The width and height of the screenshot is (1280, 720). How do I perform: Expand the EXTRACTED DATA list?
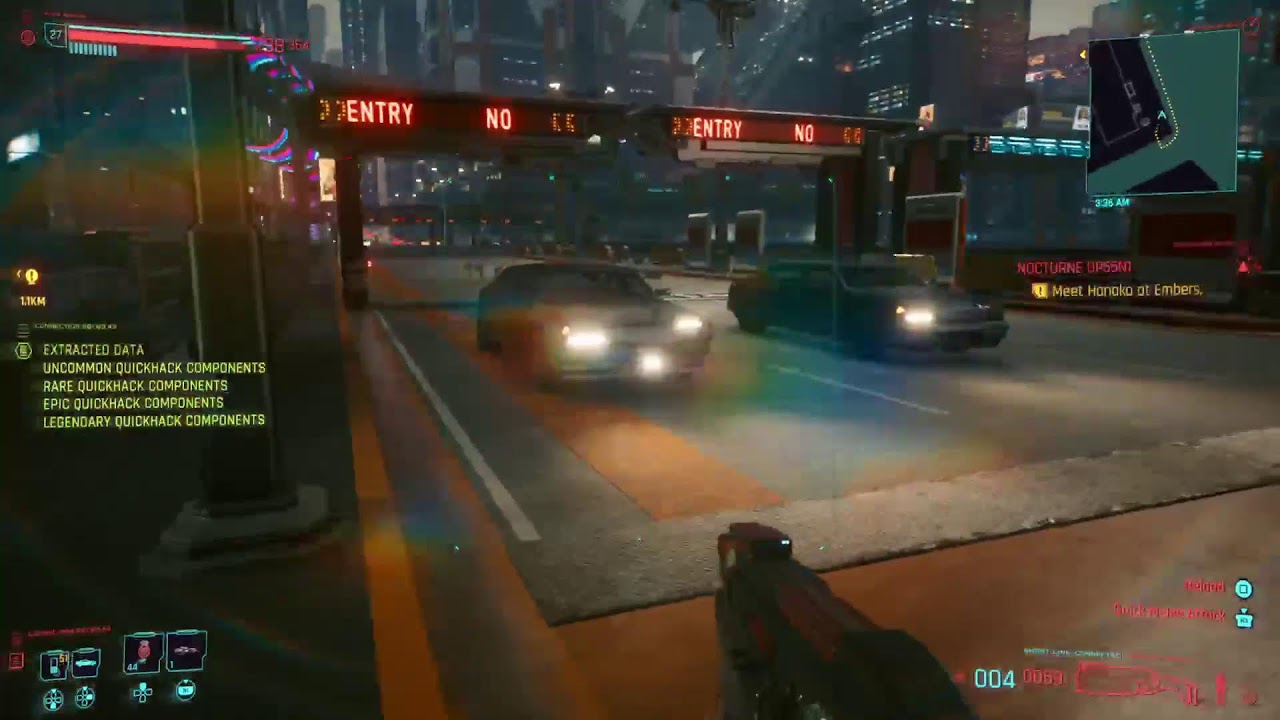pyautogui.click(x=92, y=350)
